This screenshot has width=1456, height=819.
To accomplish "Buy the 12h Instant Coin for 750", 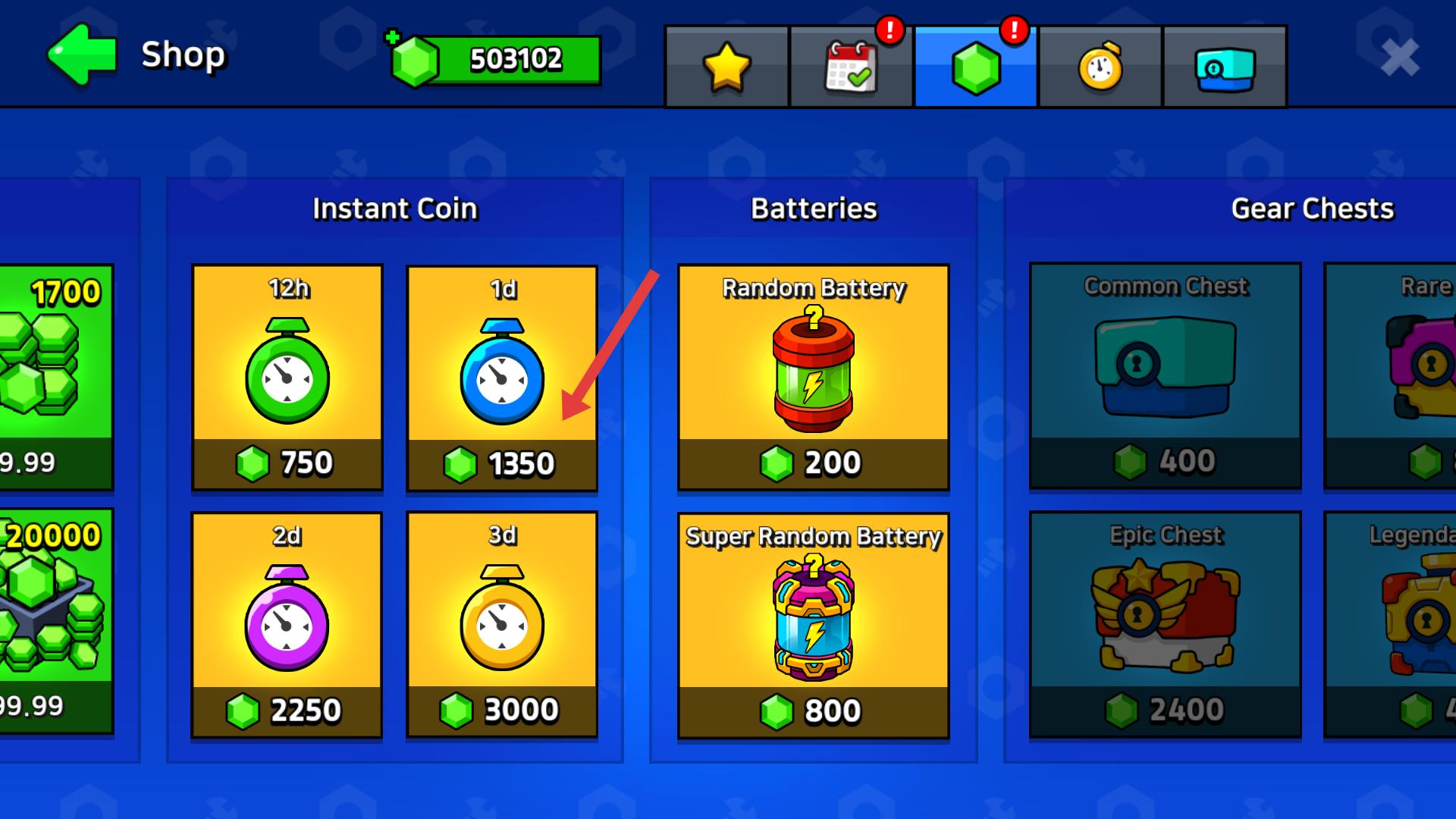I will [x=287, y=377].
